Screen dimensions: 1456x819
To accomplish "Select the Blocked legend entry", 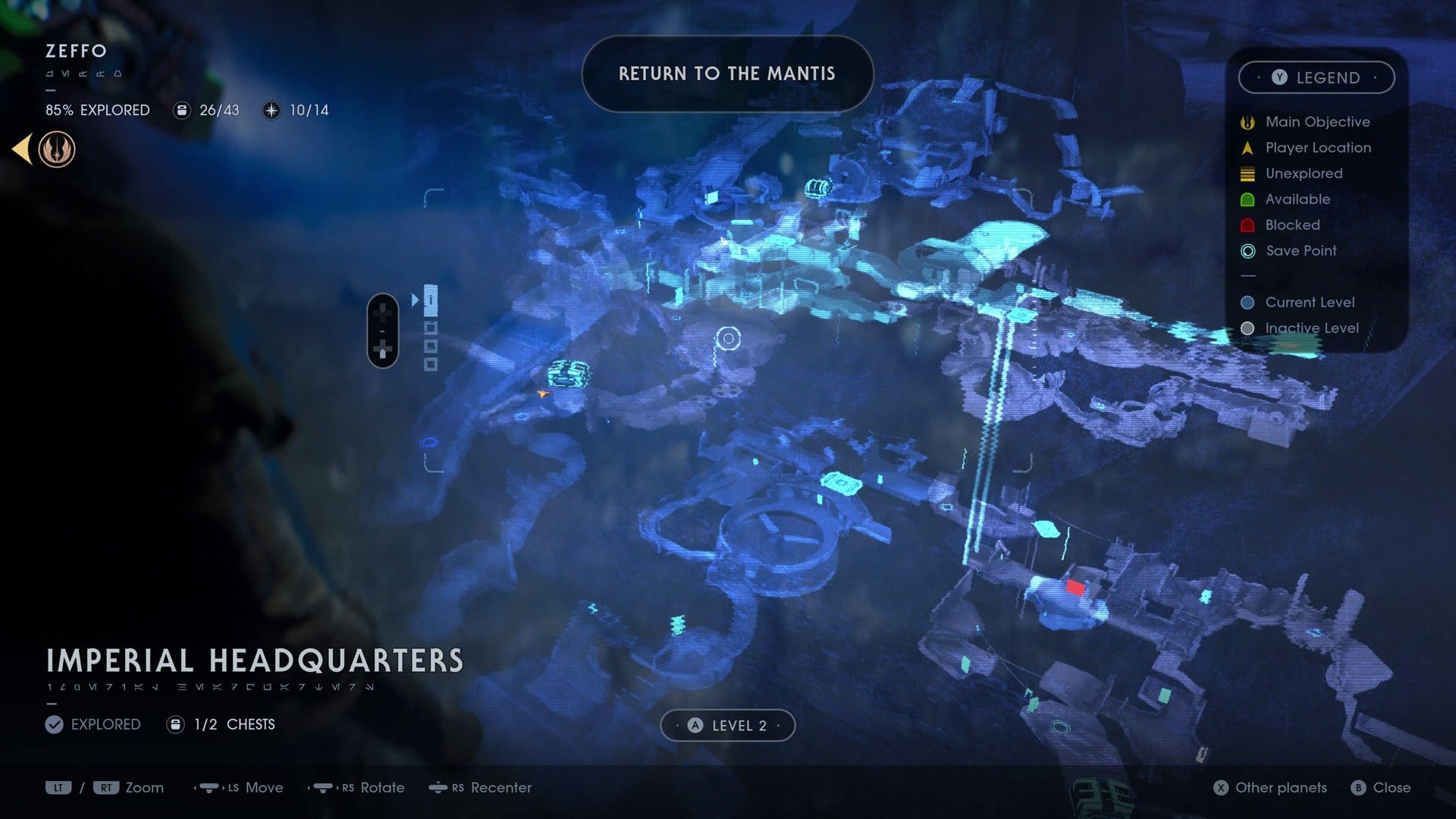I will [x=1291, y=225].
